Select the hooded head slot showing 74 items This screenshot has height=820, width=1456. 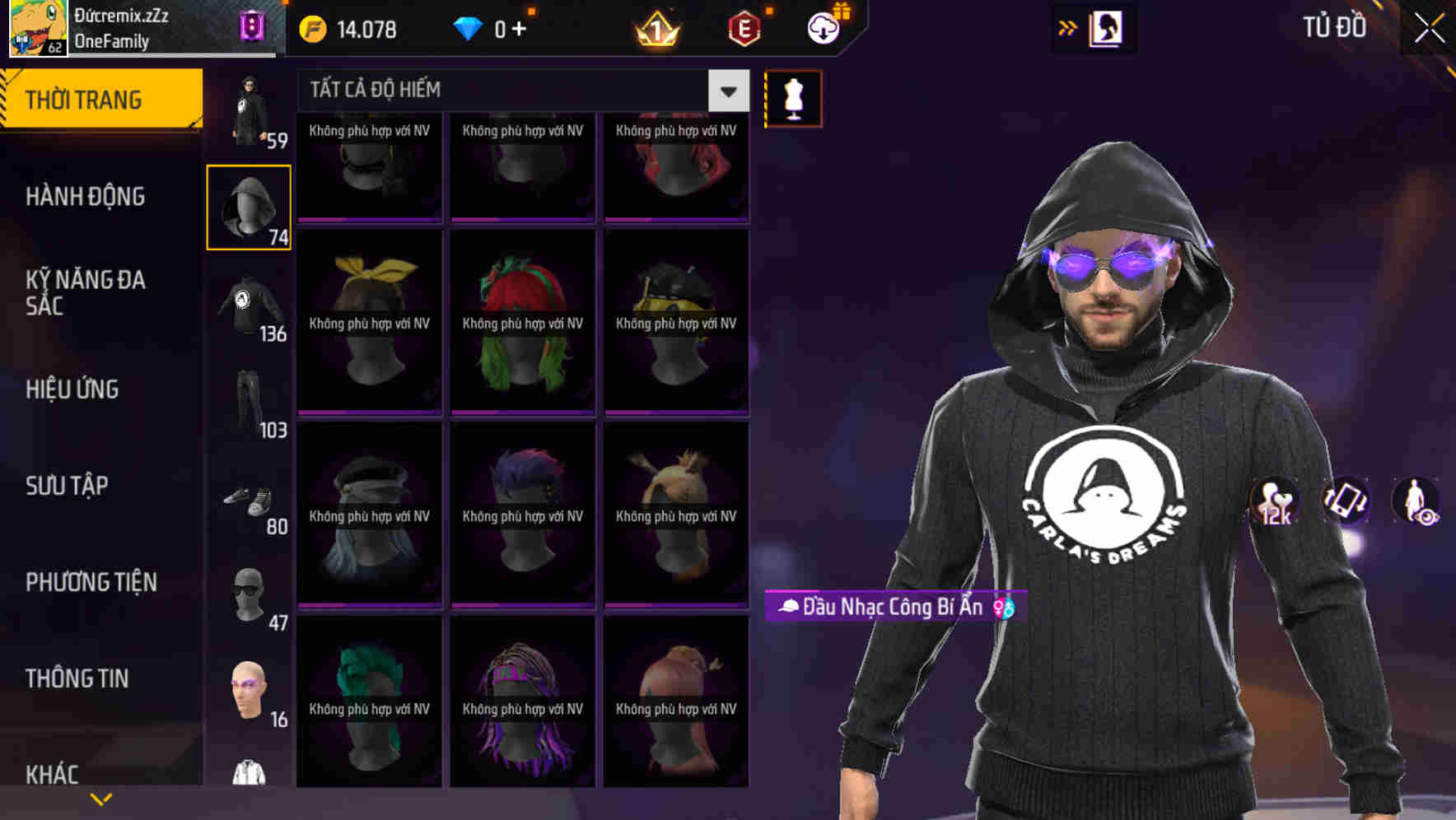coord(248,206)
